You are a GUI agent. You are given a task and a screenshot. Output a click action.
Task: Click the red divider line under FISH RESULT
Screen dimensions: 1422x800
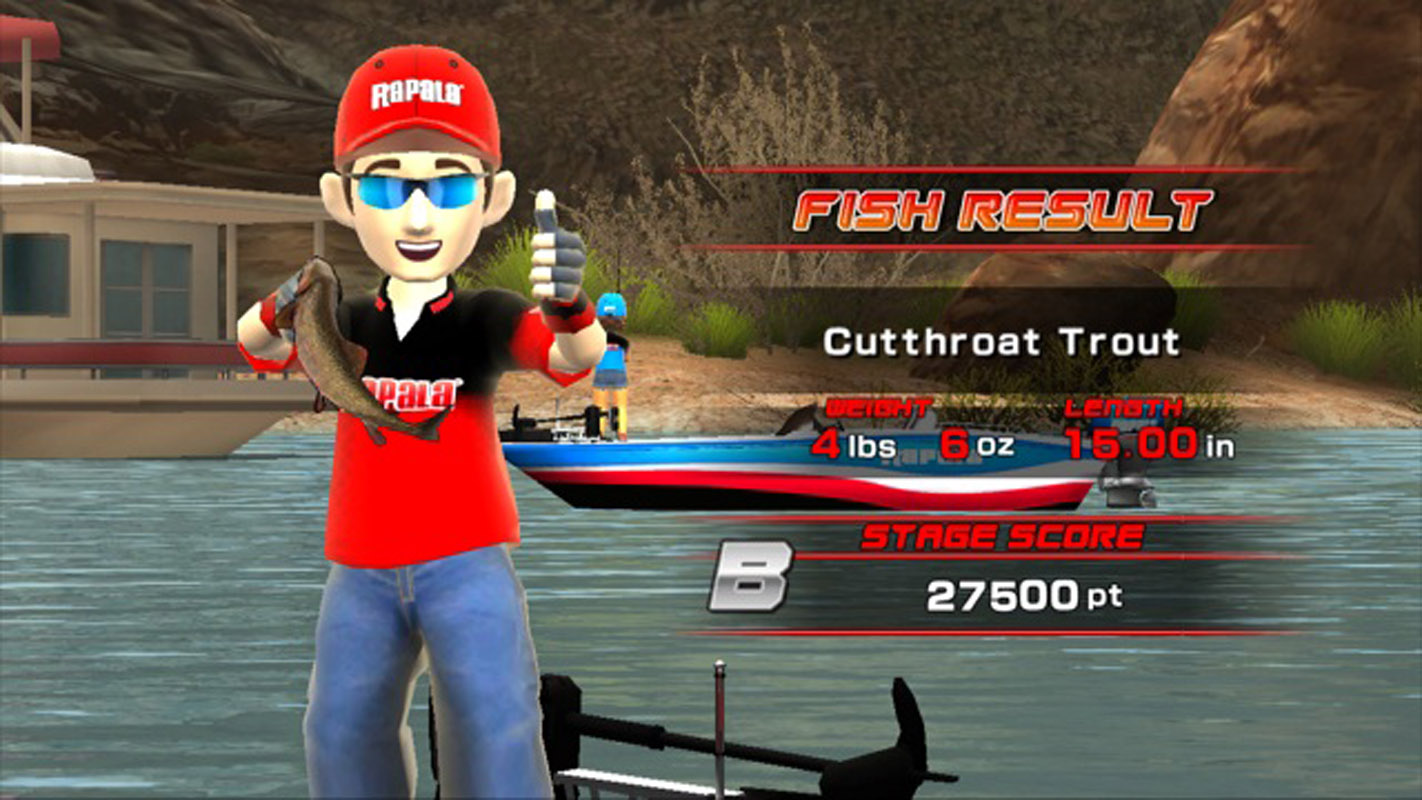(x=1000, y=243)
